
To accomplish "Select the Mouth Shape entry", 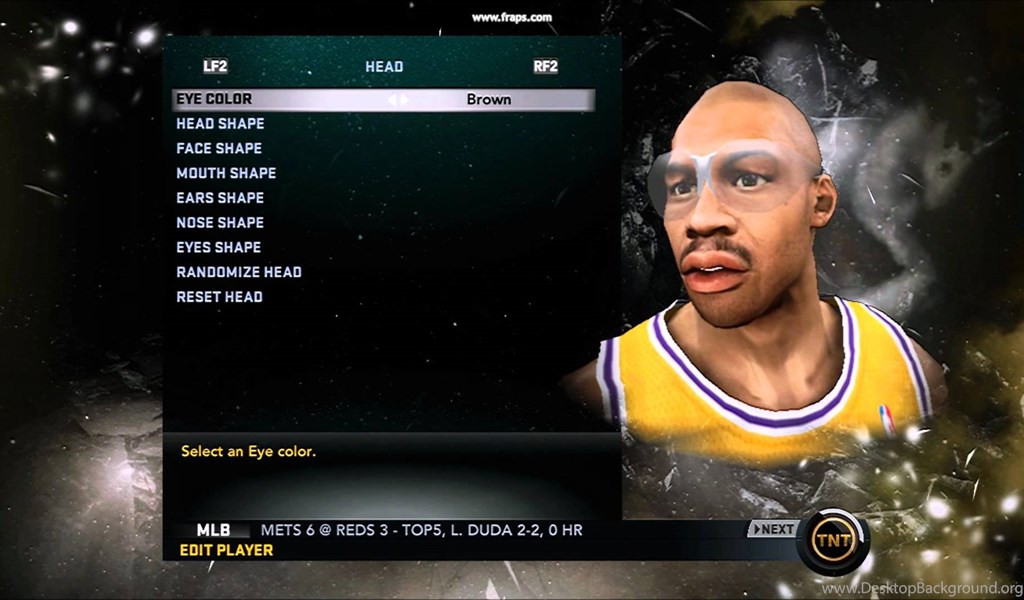I will (x=226, y=173).
